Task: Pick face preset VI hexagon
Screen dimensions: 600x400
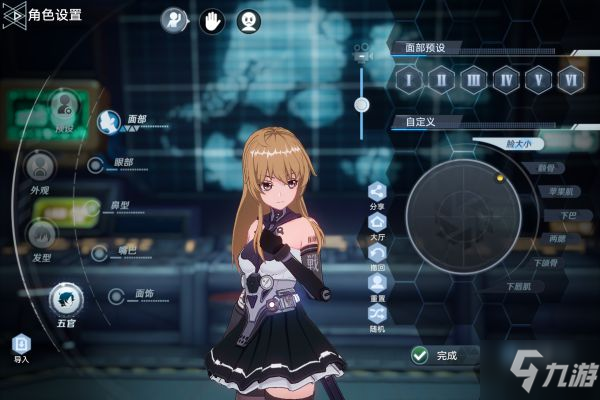Action: pos(571,79)
